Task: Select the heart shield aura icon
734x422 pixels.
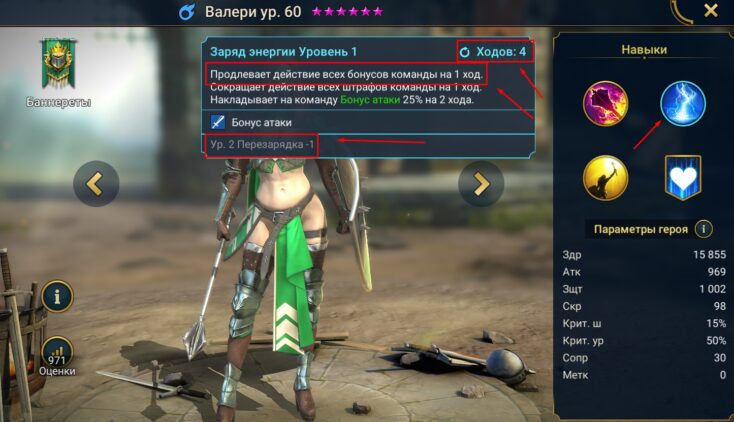Action: [683, 178]
